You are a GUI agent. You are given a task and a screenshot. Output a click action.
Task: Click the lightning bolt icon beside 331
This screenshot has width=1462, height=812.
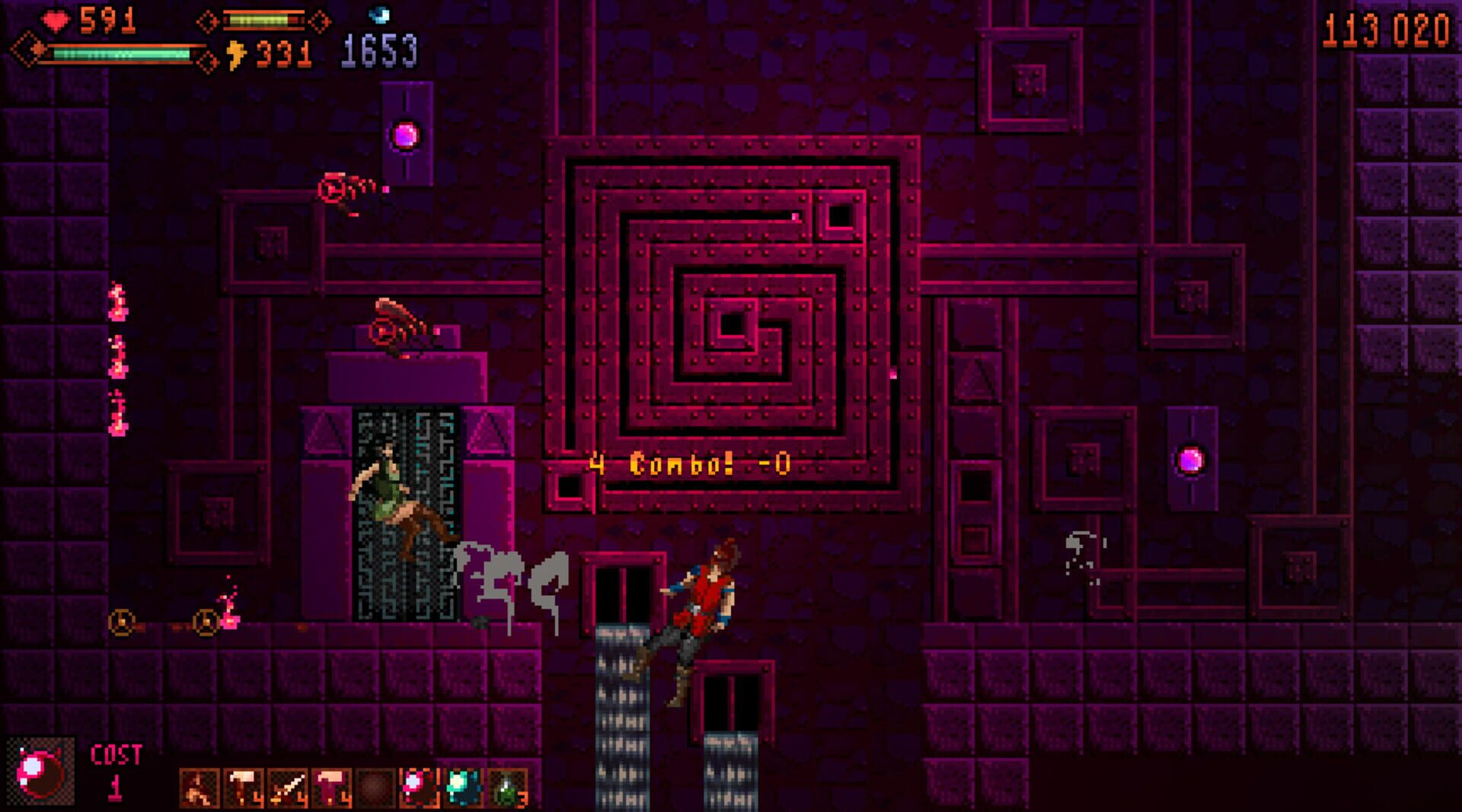pos(238,53)
